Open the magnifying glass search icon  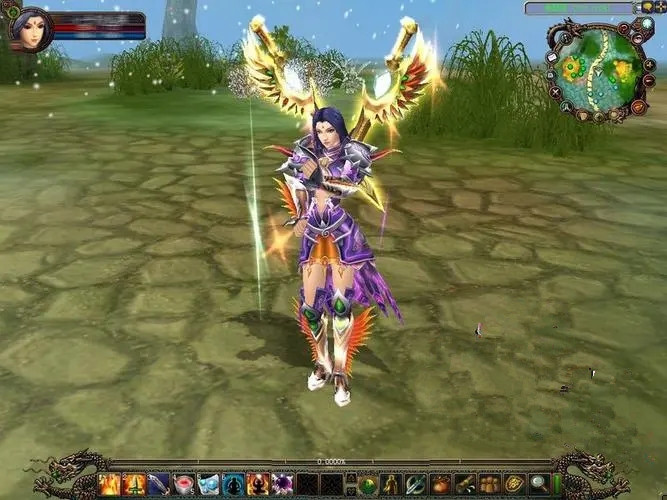[x=540, y=485]
